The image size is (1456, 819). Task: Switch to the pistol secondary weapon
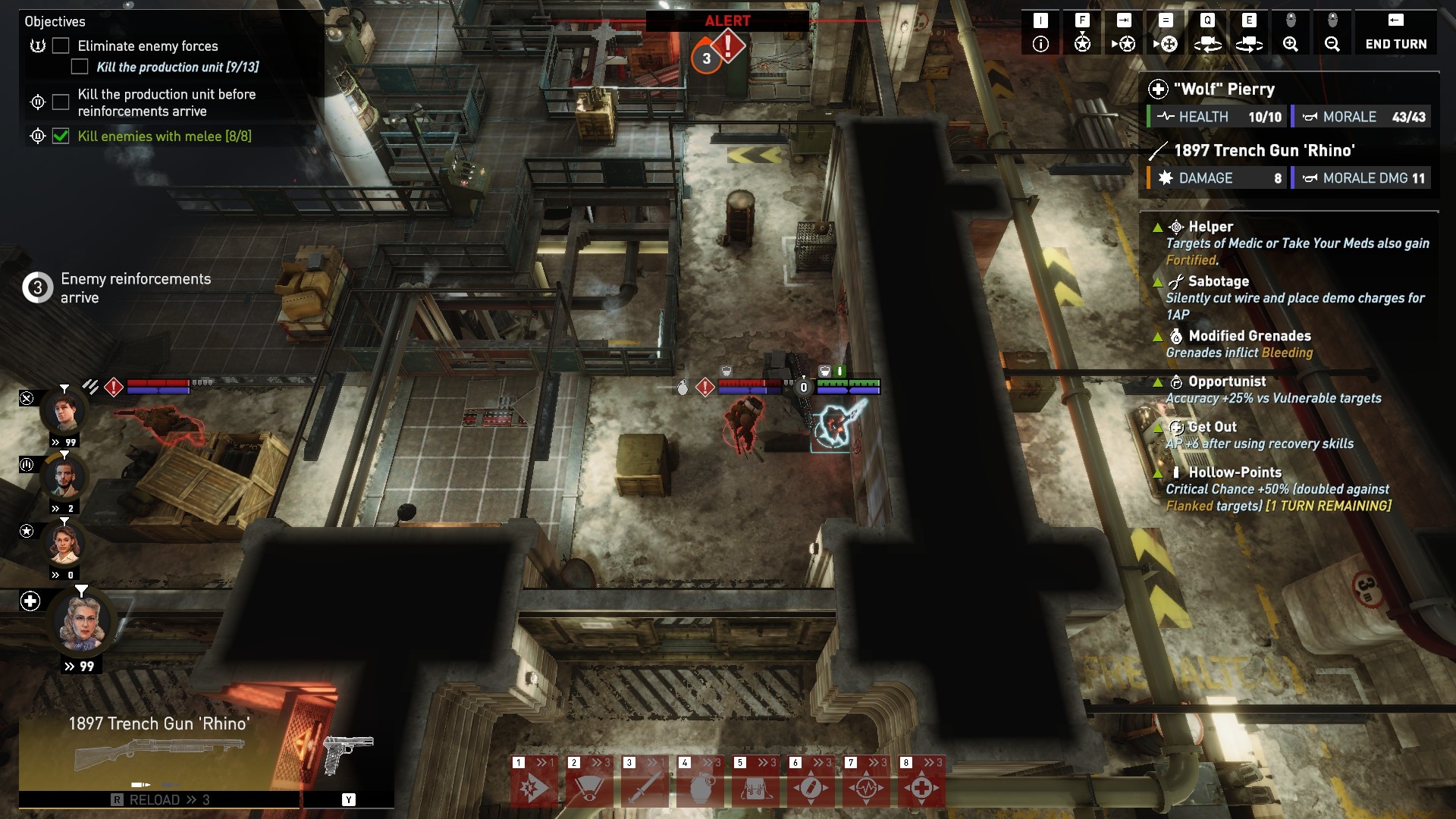click(347, 754)
